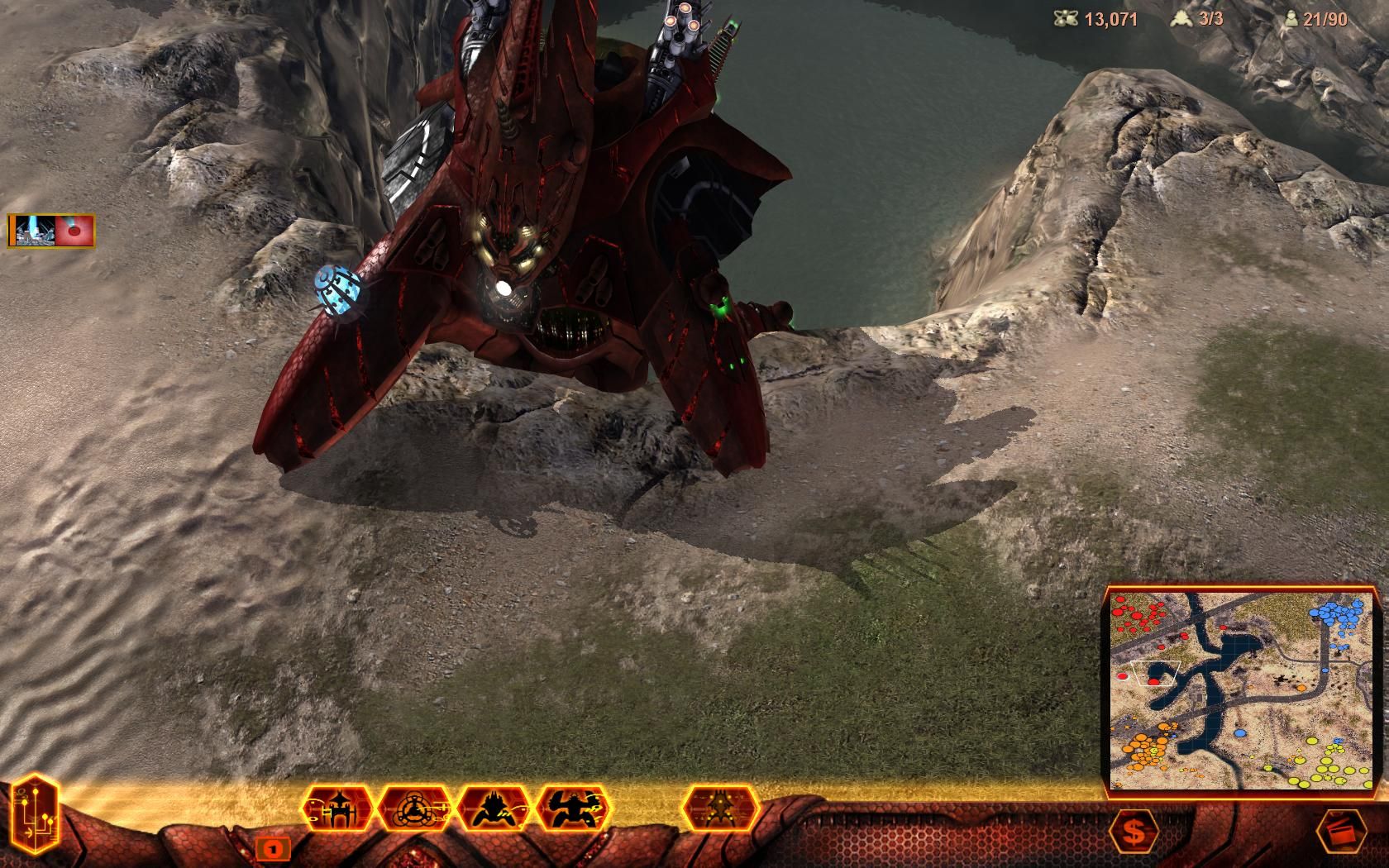The width and height of the screenshot is (1389, 868).
Task: Activate the winged ship hexagon icon
Action: 720,808
